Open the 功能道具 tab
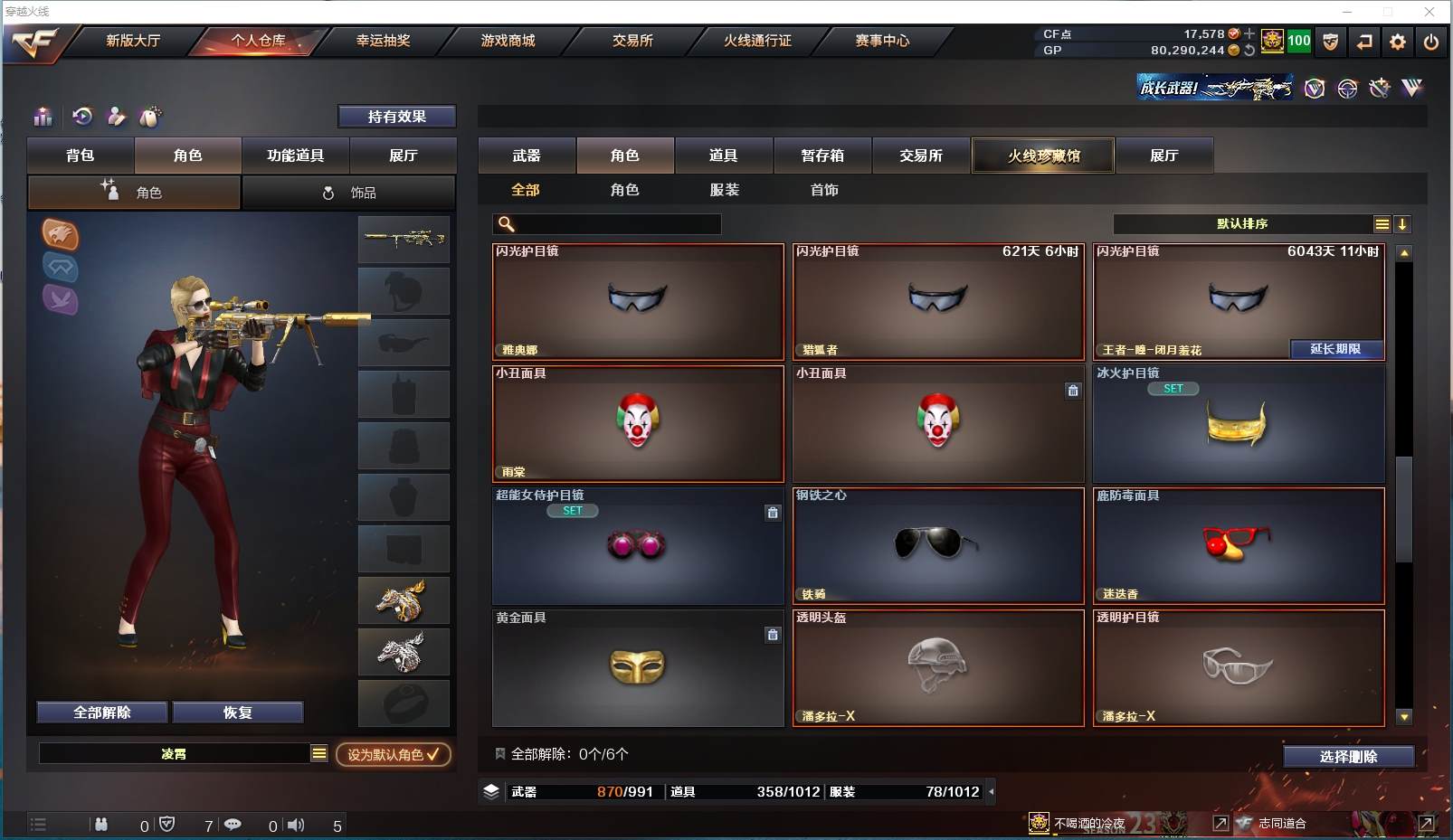 pyautogui.click(x=295, y=156)
